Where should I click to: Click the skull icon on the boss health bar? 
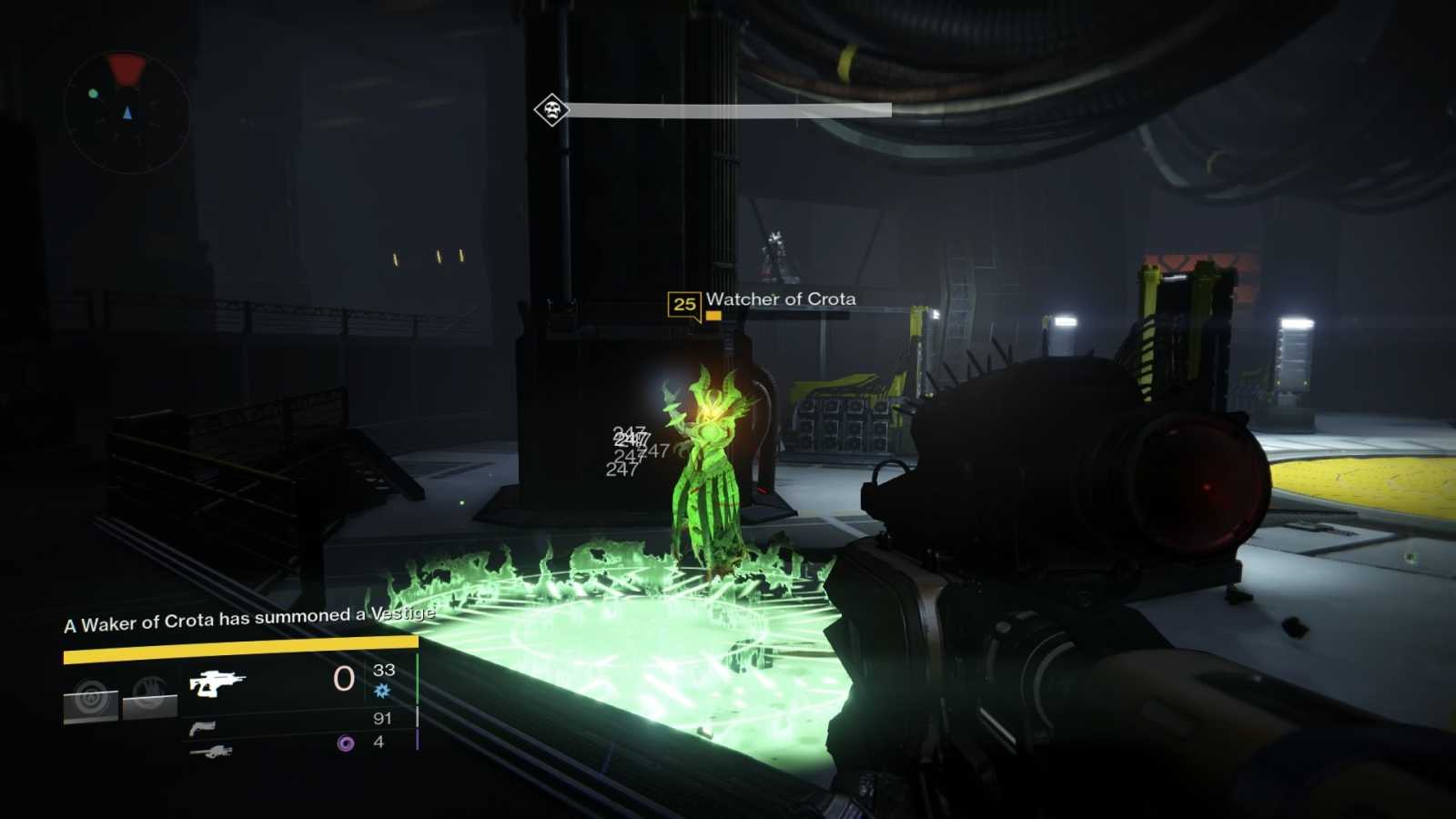click(x=551, y=110)
